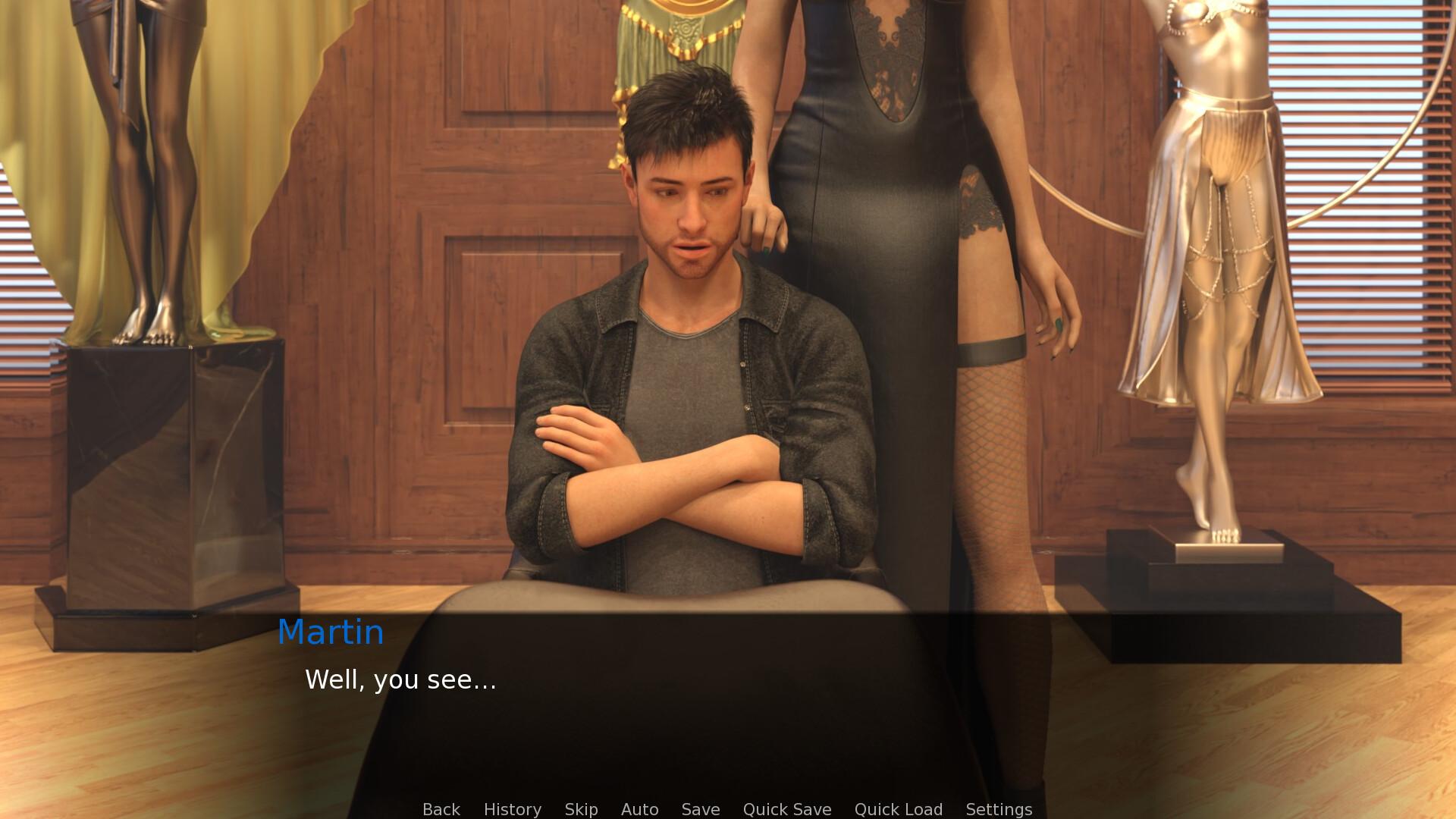Turn on Auto-forward reading mode
This screenshot has width=1456, height=819.
pyautogui.click(x=639, y=809)
